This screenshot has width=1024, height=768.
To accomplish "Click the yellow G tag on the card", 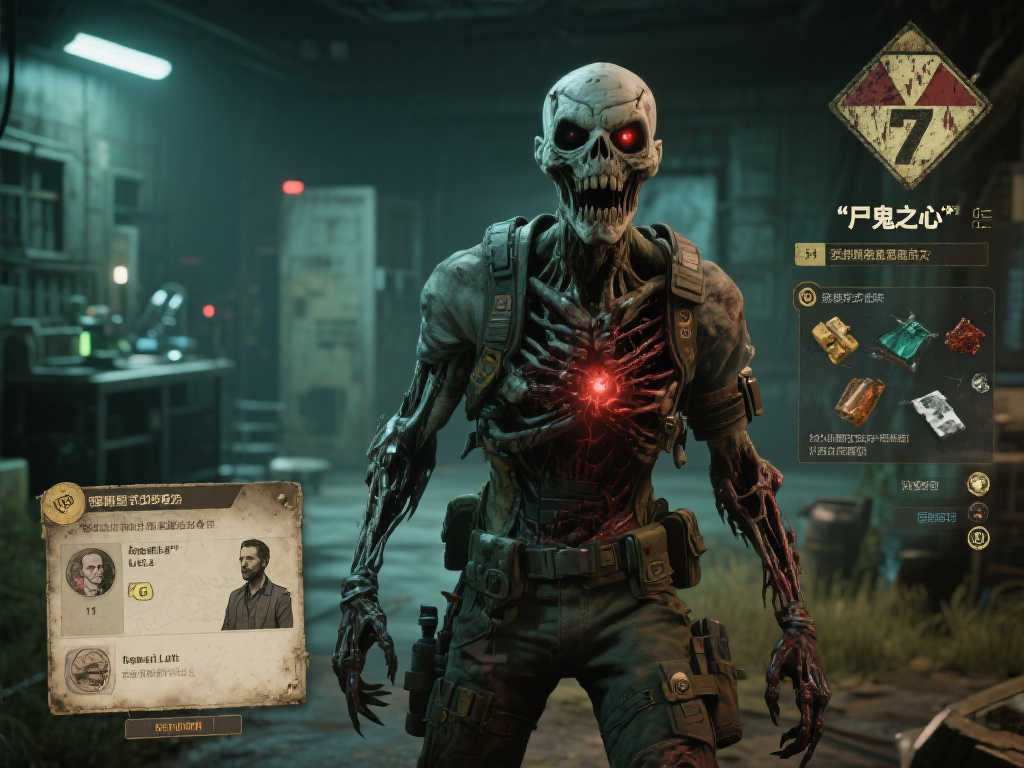I will coord(141,591).
